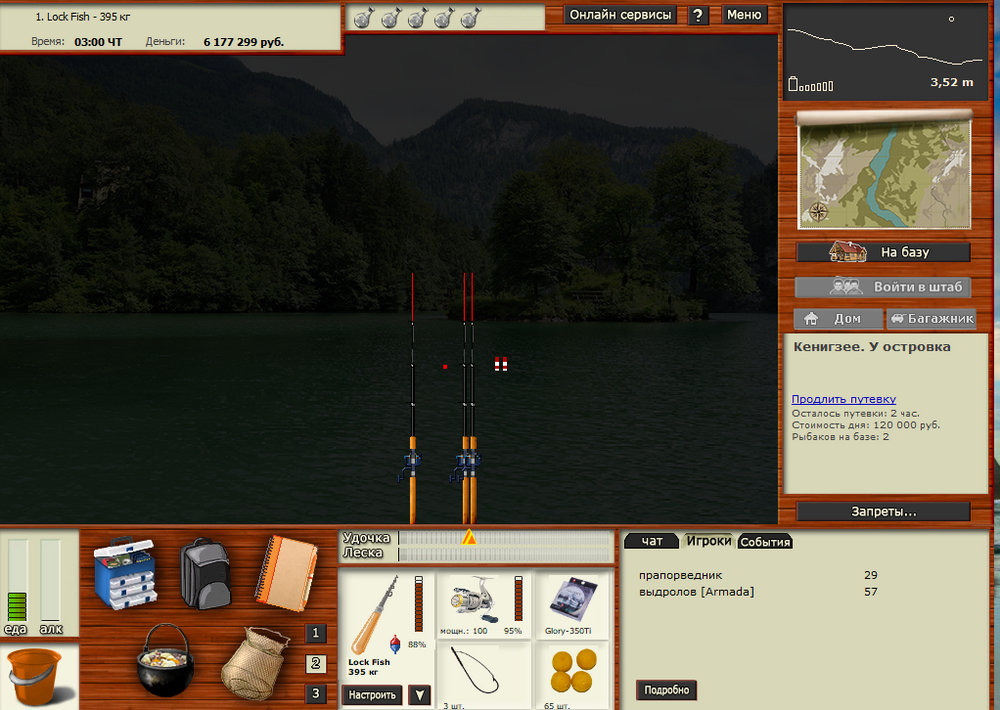Return to base with На базу

point(884,252)
